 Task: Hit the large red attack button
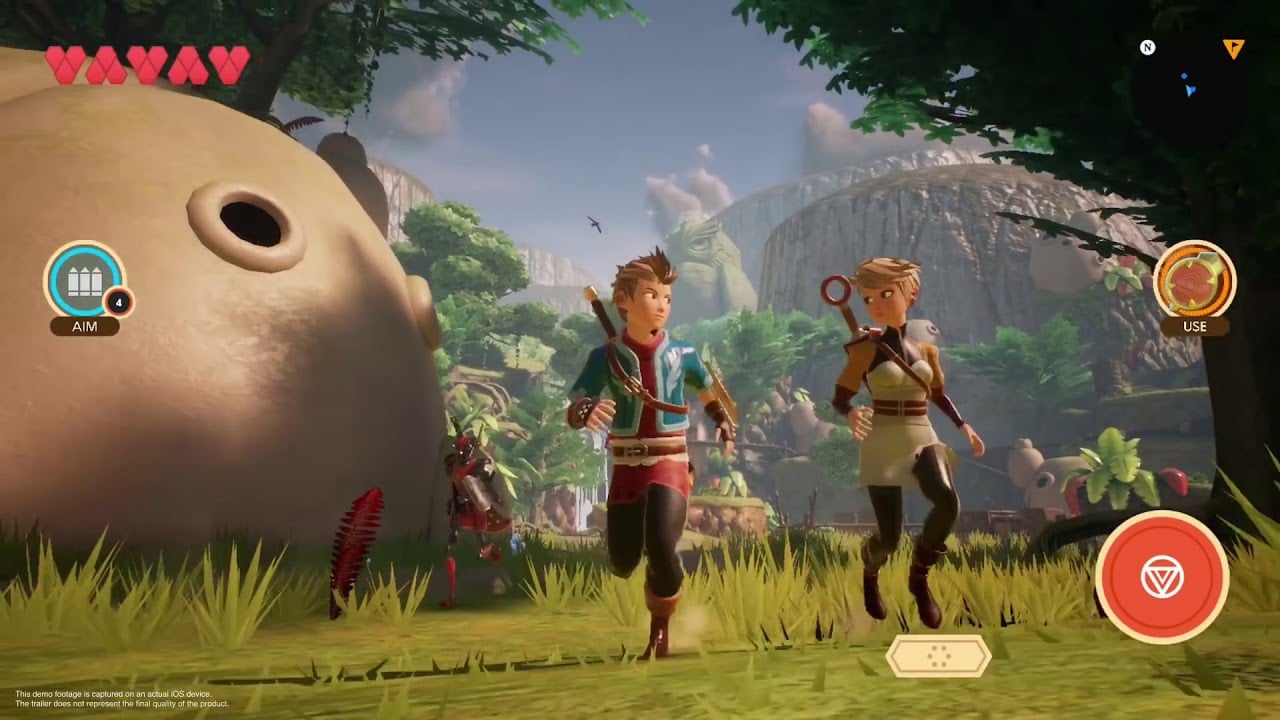(x=1161, y=576)
